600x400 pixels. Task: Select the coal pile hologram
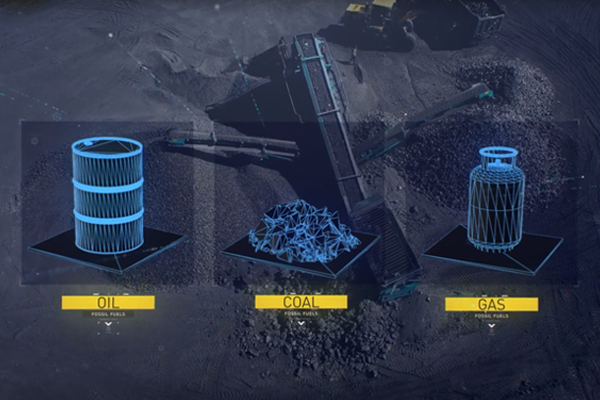301,231
